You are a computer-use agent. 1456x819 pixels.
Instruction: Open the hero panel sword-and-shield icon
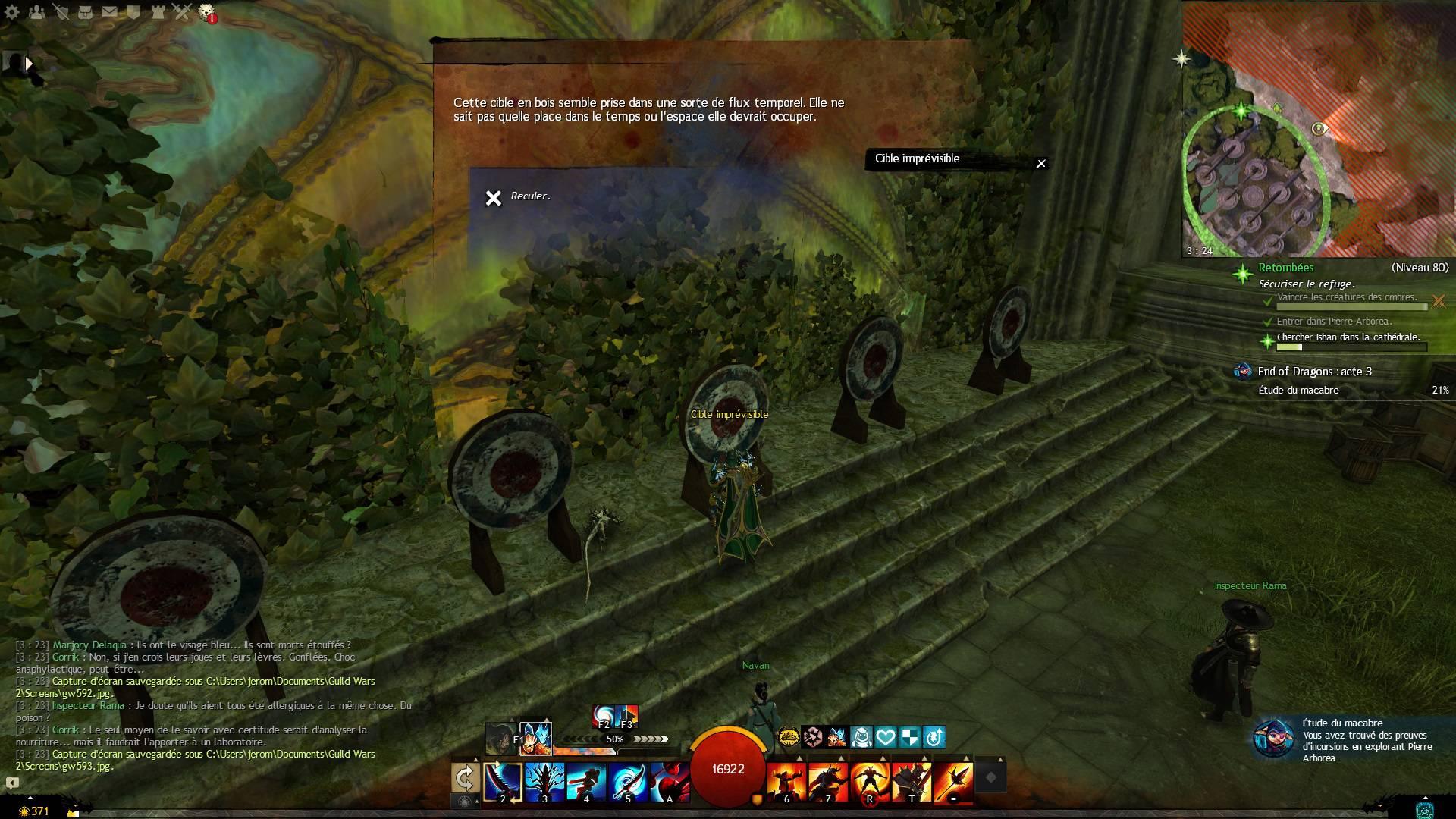61,12
